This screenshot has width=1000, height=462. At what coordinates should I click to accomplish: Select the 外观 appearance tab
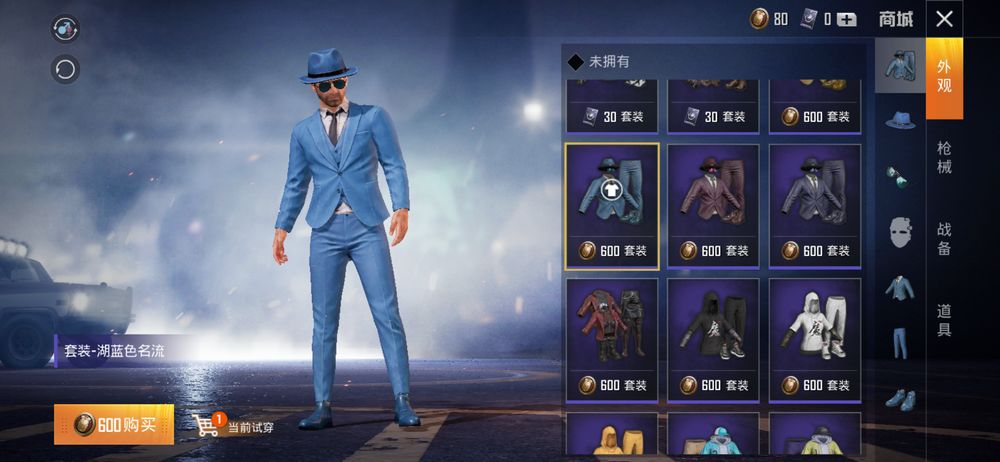[944, 76]
